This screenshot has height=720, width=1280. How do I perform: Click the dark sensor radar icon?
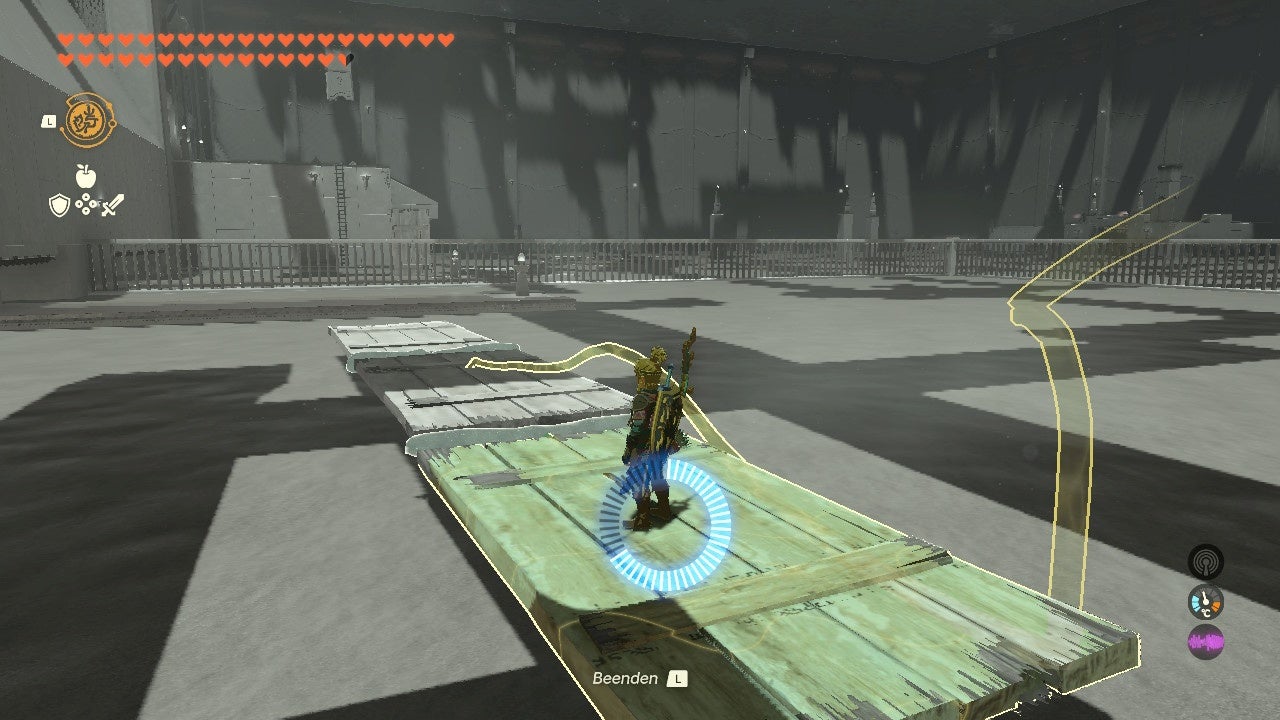click(x=1205, y=562)
